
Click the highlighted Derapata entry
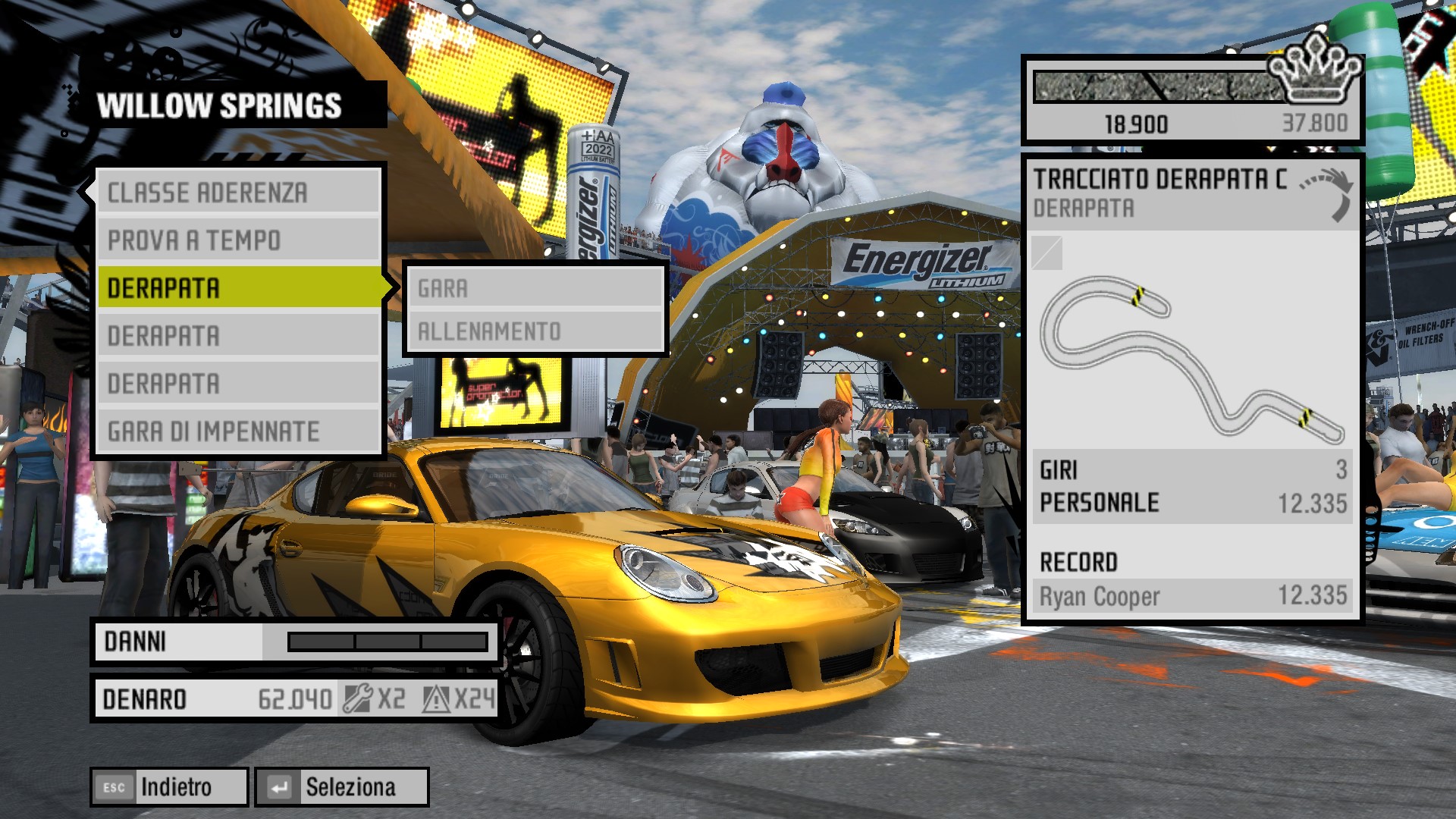coord(238,288)
